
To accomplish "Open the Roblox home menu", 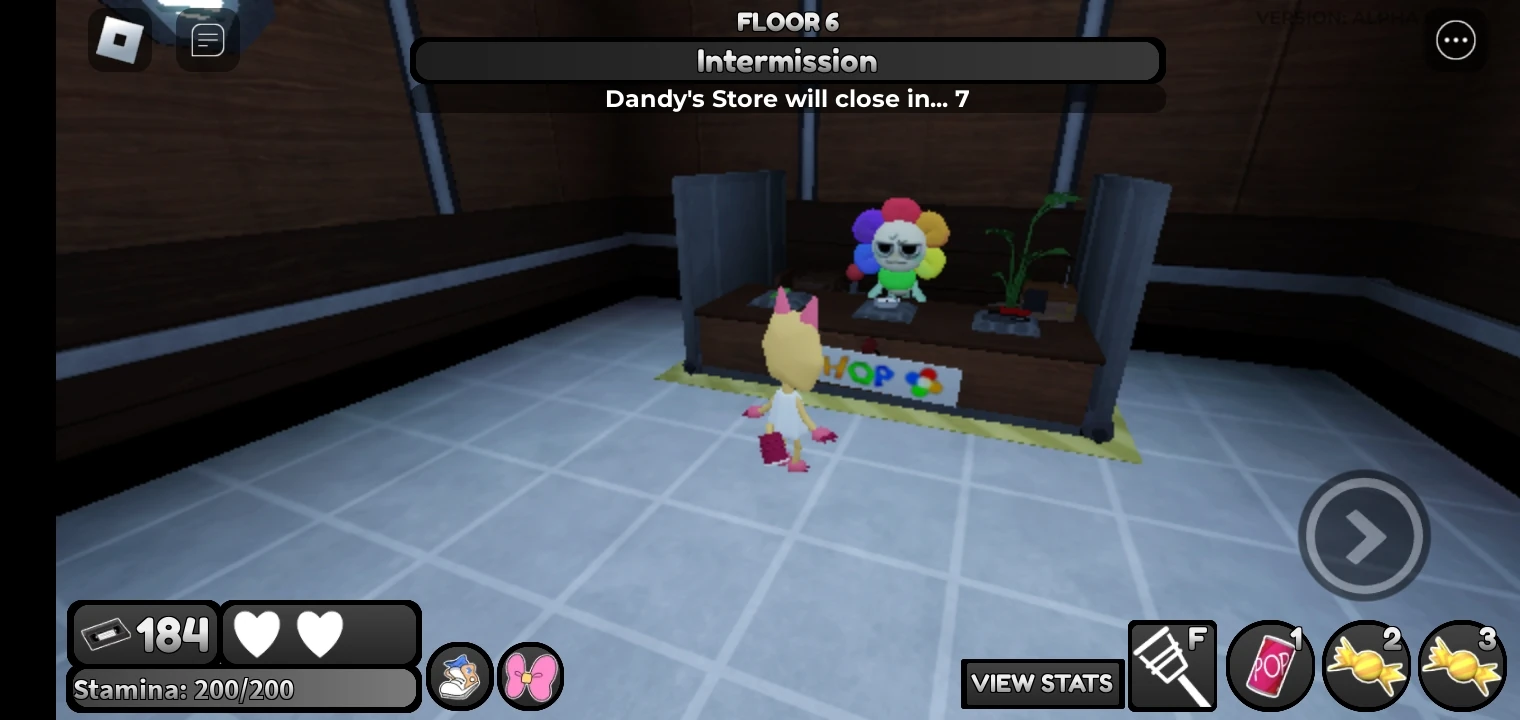I will [120, 40].
